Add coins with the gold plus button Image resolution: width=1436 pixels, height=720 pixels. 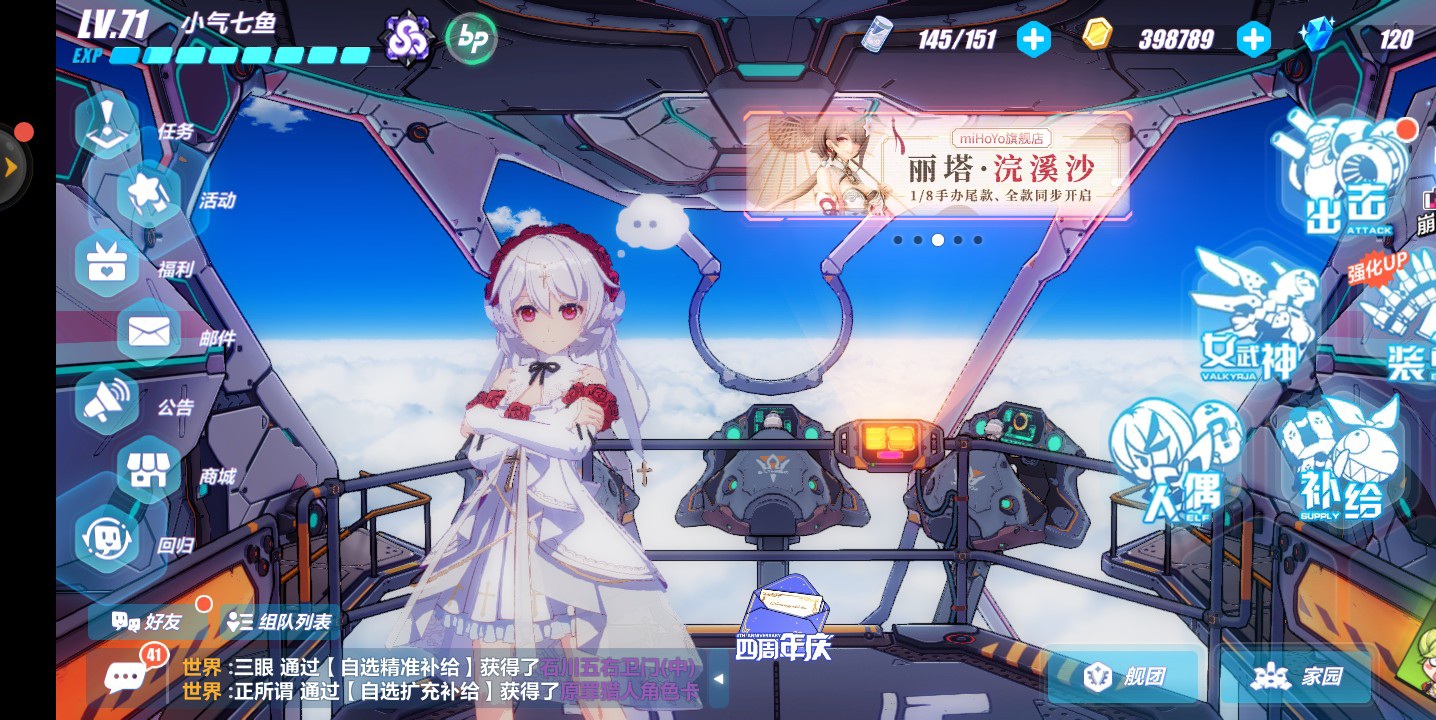(1253, 39)
